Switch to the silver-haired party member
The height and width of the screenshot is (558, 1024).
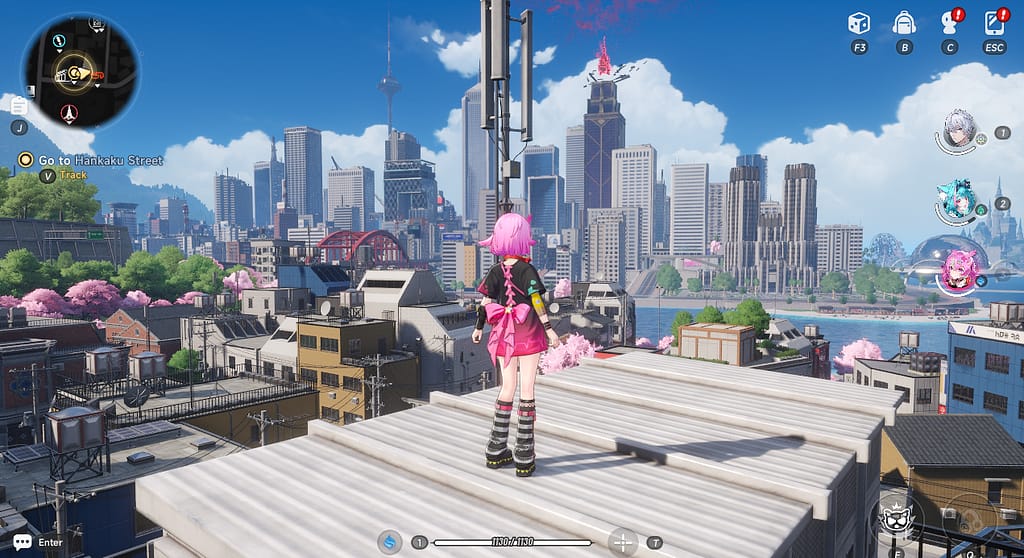960,128
